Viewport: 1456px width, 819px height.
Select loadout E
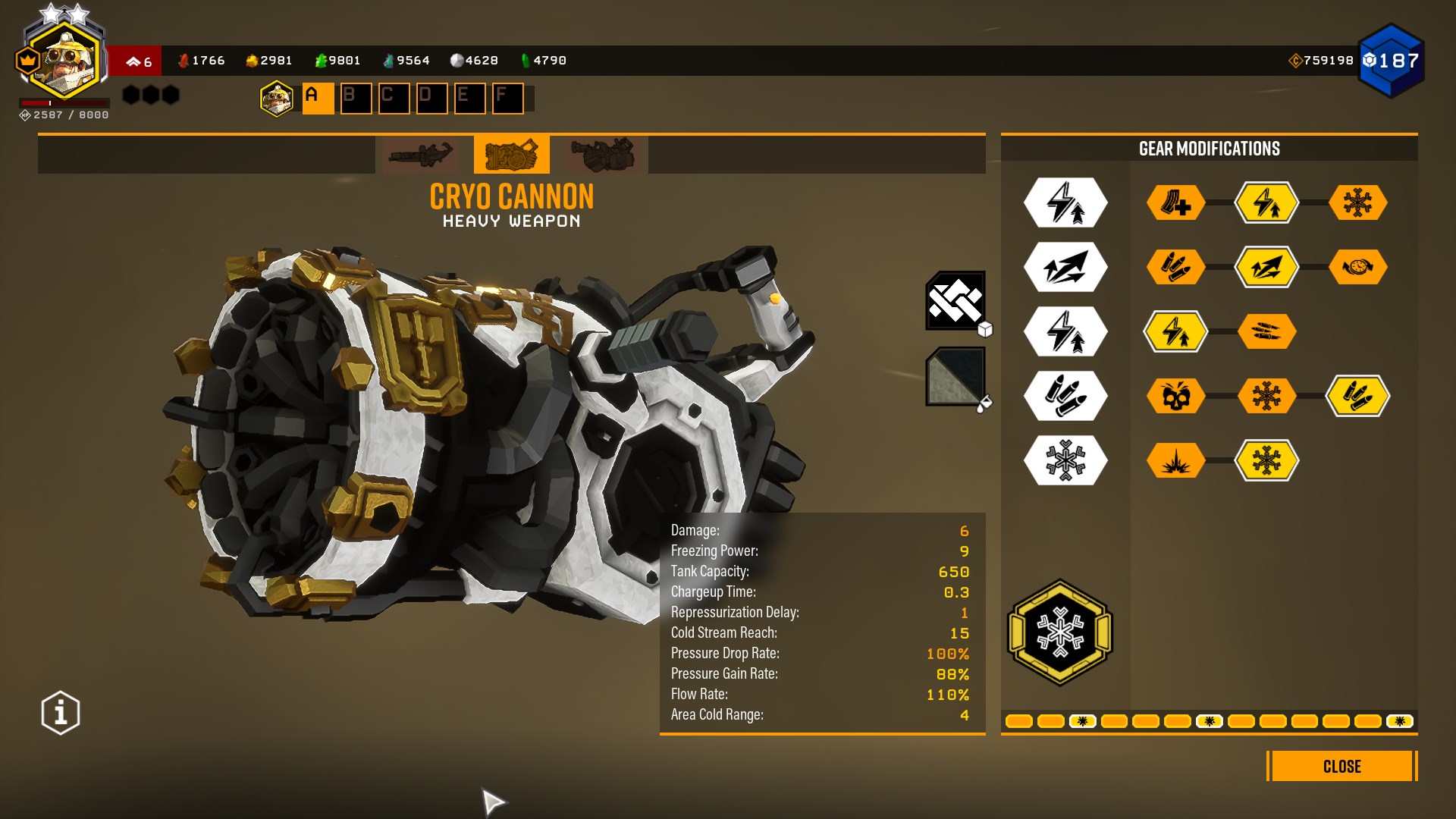click(x=469, y=98)
